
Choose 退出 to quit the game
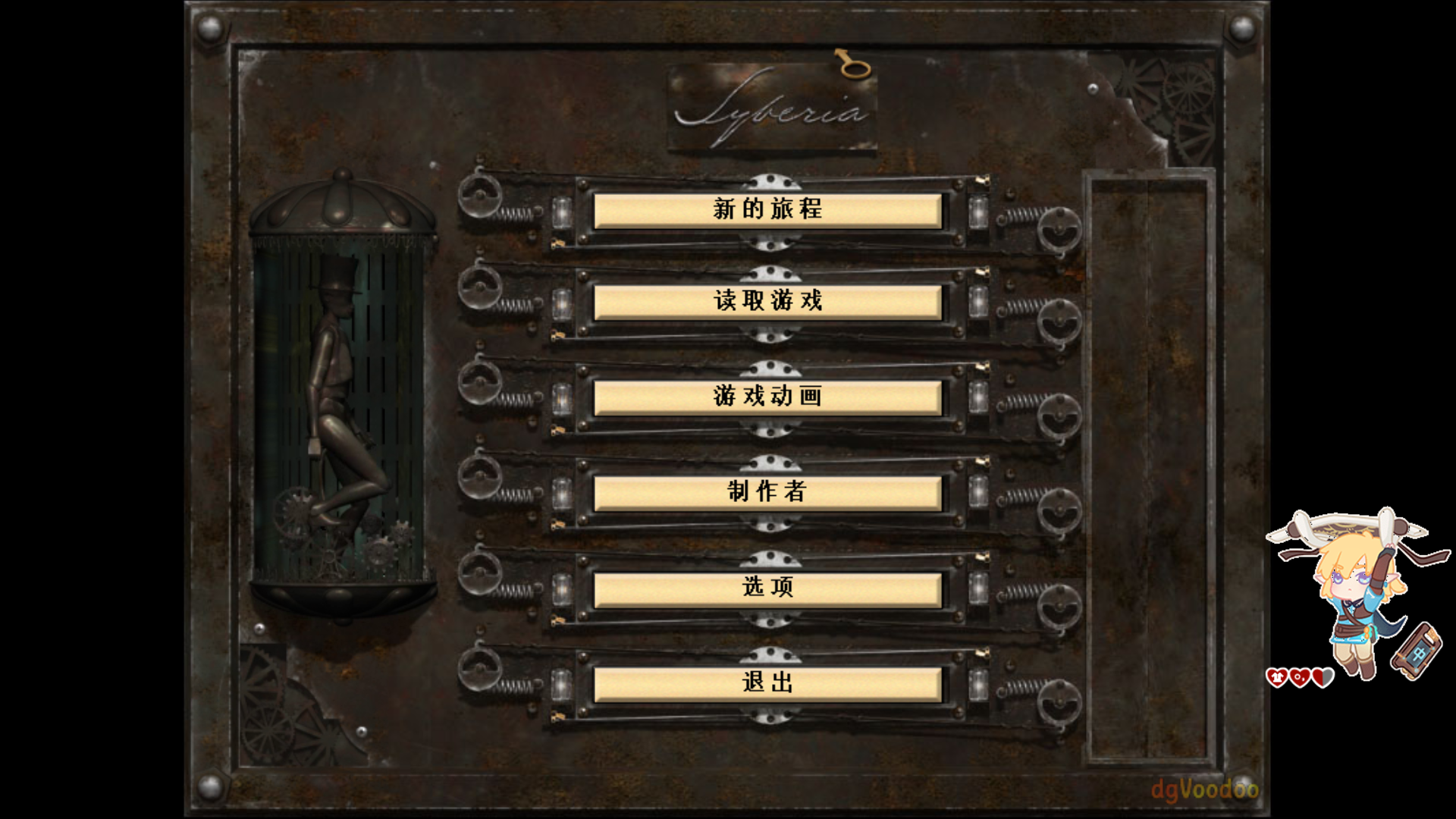[767, 683]
